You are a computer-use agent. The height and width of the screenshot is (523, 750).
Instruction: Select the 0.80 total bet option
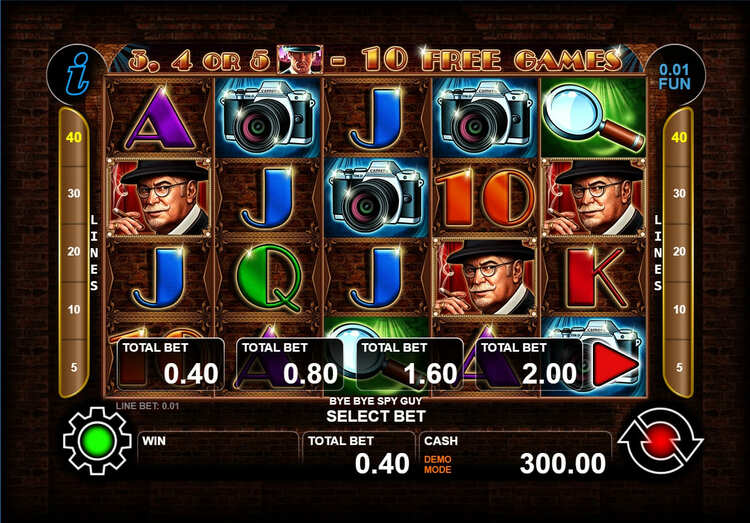click(290, 364)
